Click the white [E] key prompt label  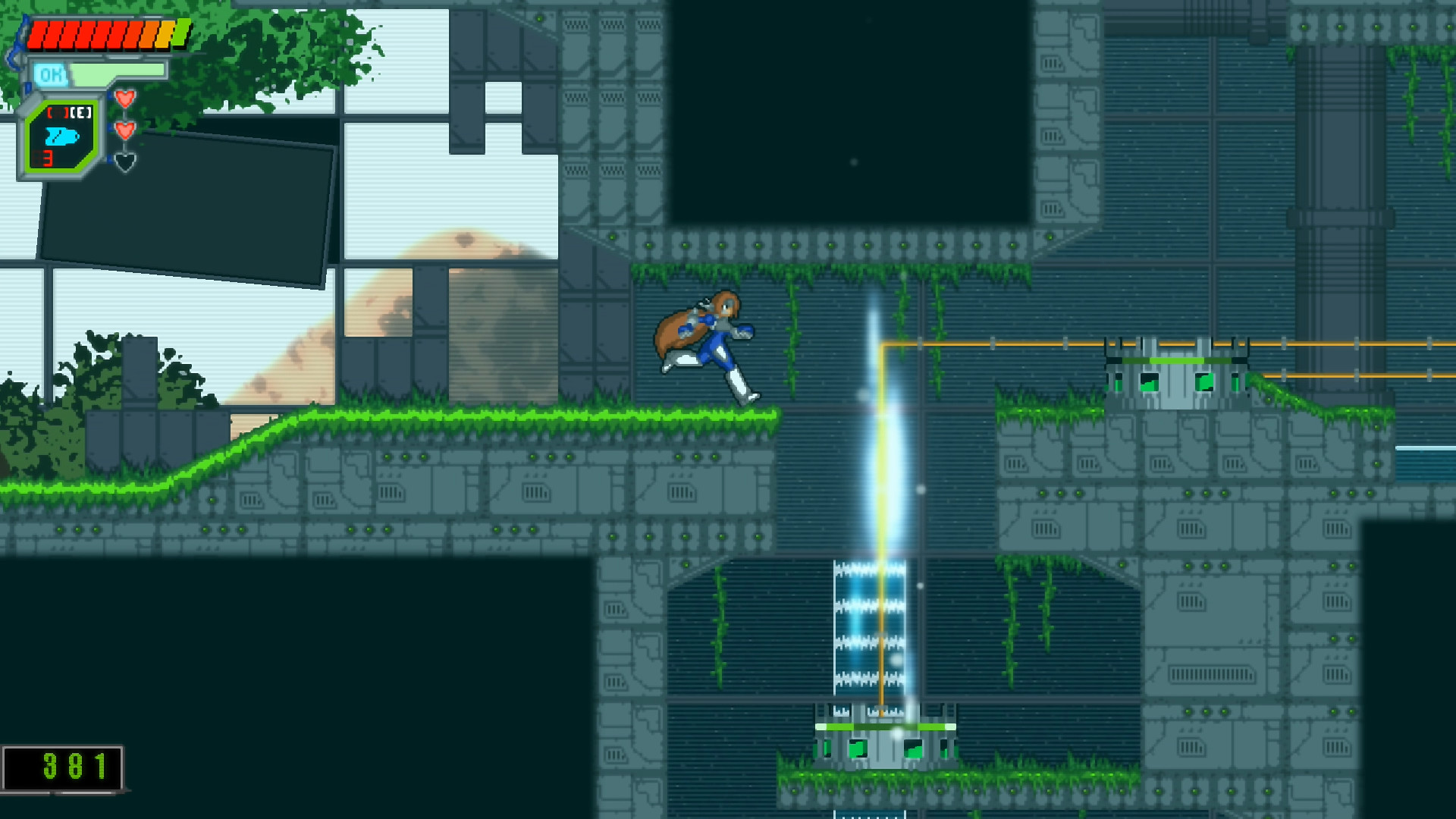tap(80, 114)
